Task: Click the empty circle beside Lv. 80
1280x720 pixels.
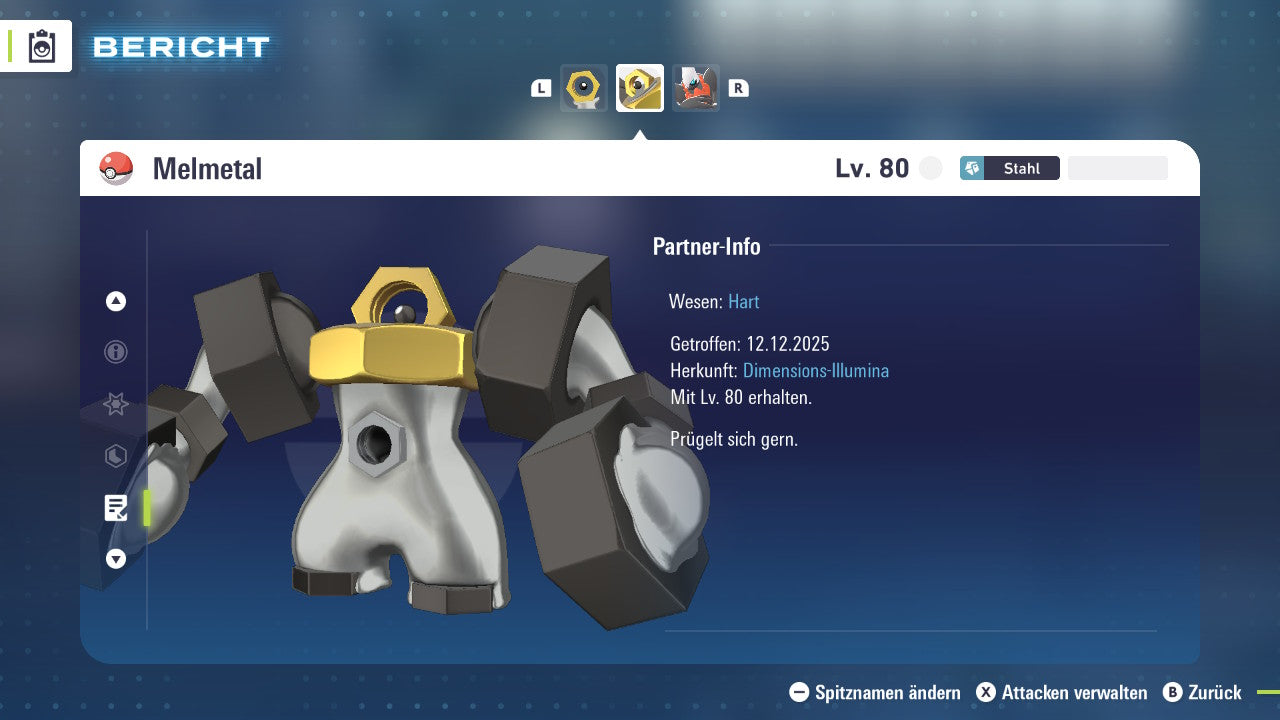Action: pyautogui.click(x=930, y=168)
